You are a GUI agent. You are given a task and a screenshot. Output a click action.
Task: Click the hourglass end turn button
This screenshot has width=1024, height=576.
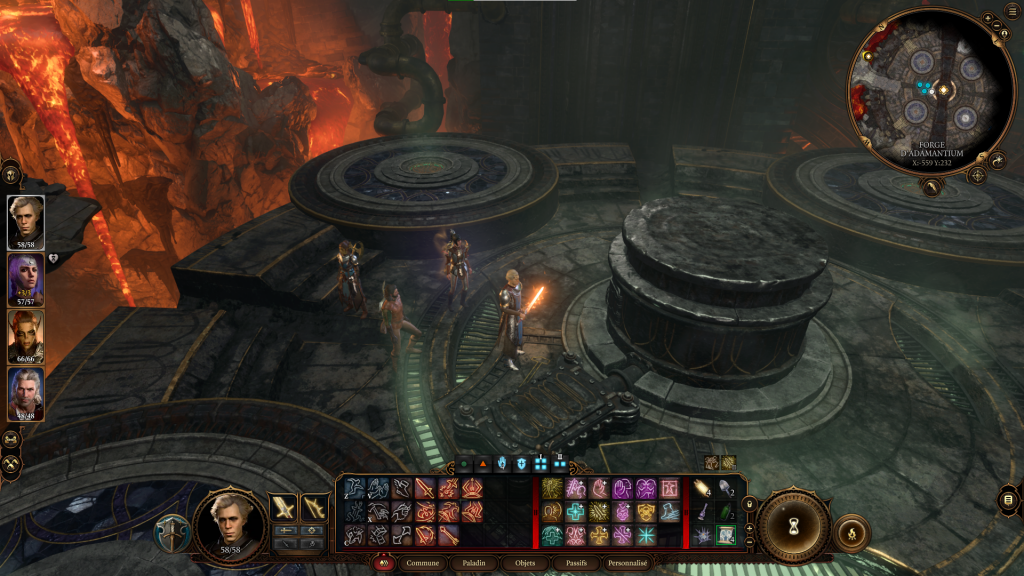(793, 524)
